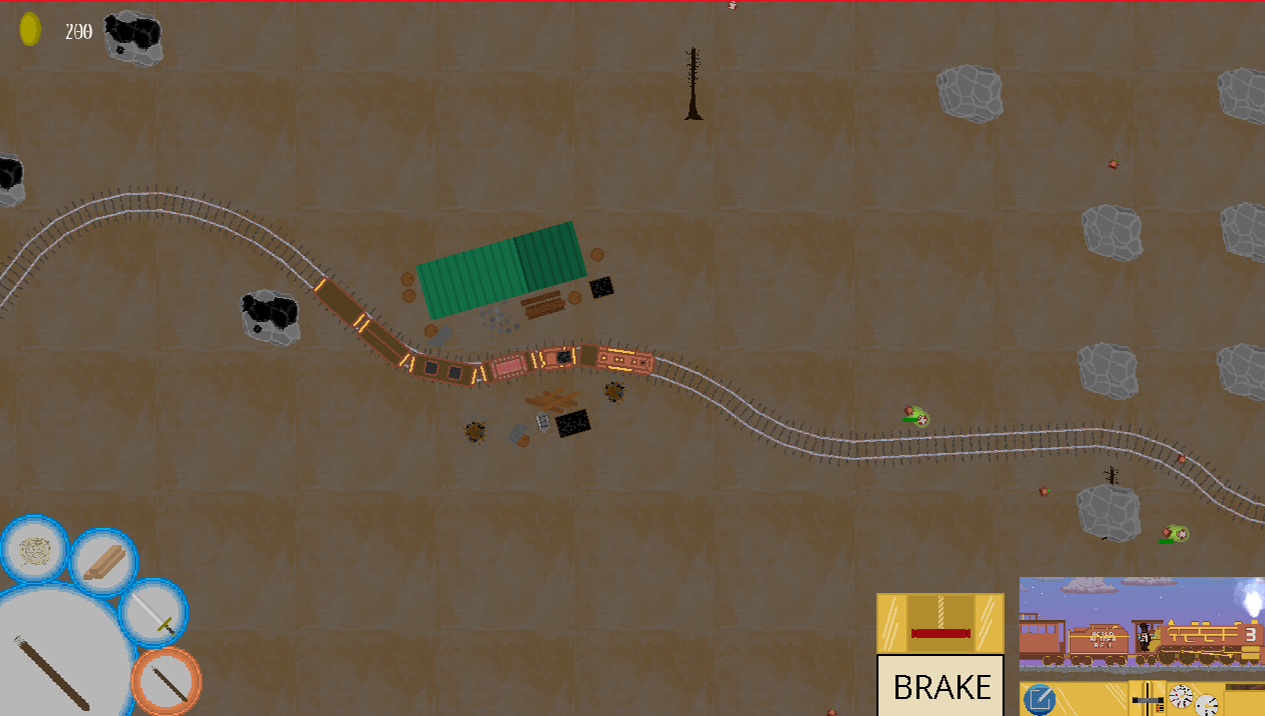This screenshot has width=1265, height=716.
Task: Choose the wooden planks slot
Action: 104,562
